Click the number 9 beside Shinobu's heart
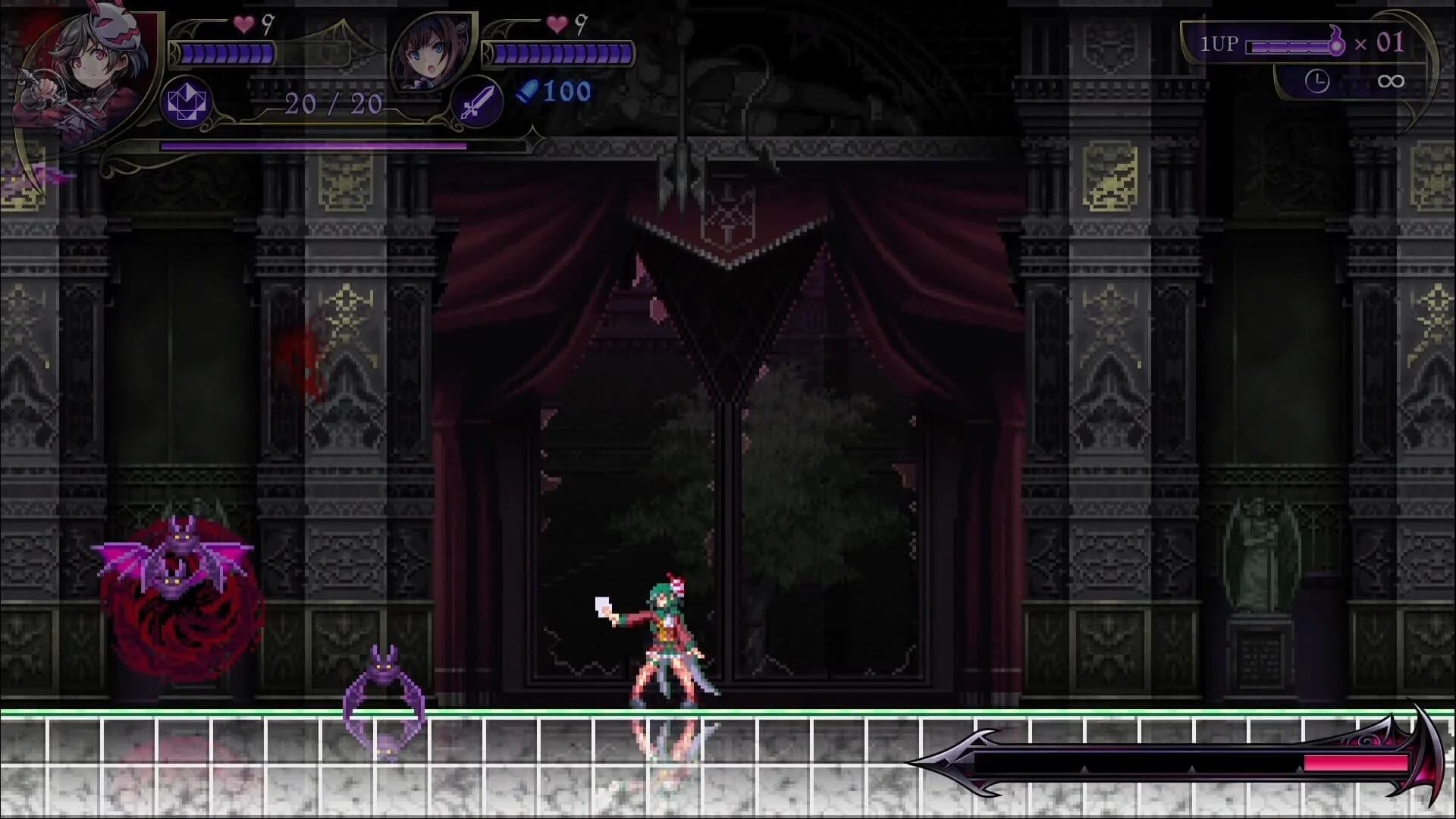The width and height of the screenshot is (1456, 819). 267,25
